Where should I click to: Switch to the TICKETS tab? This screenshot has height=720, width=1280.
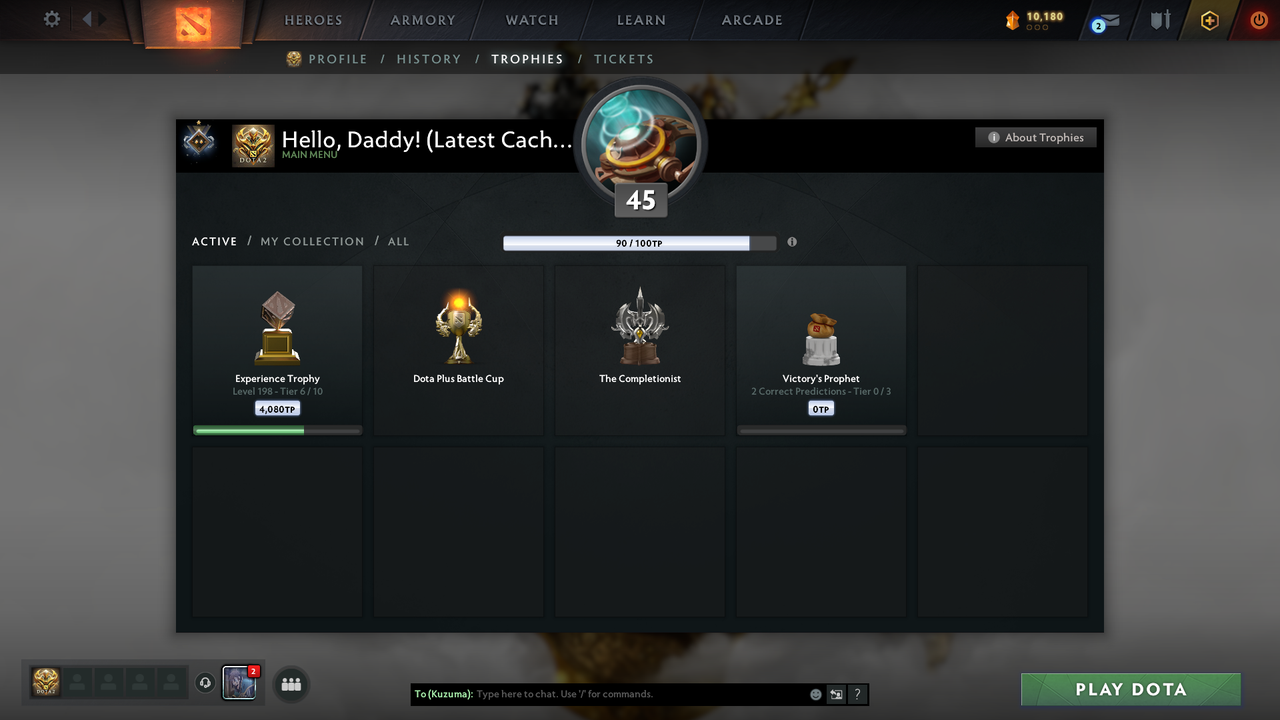[x=624, y=59]
